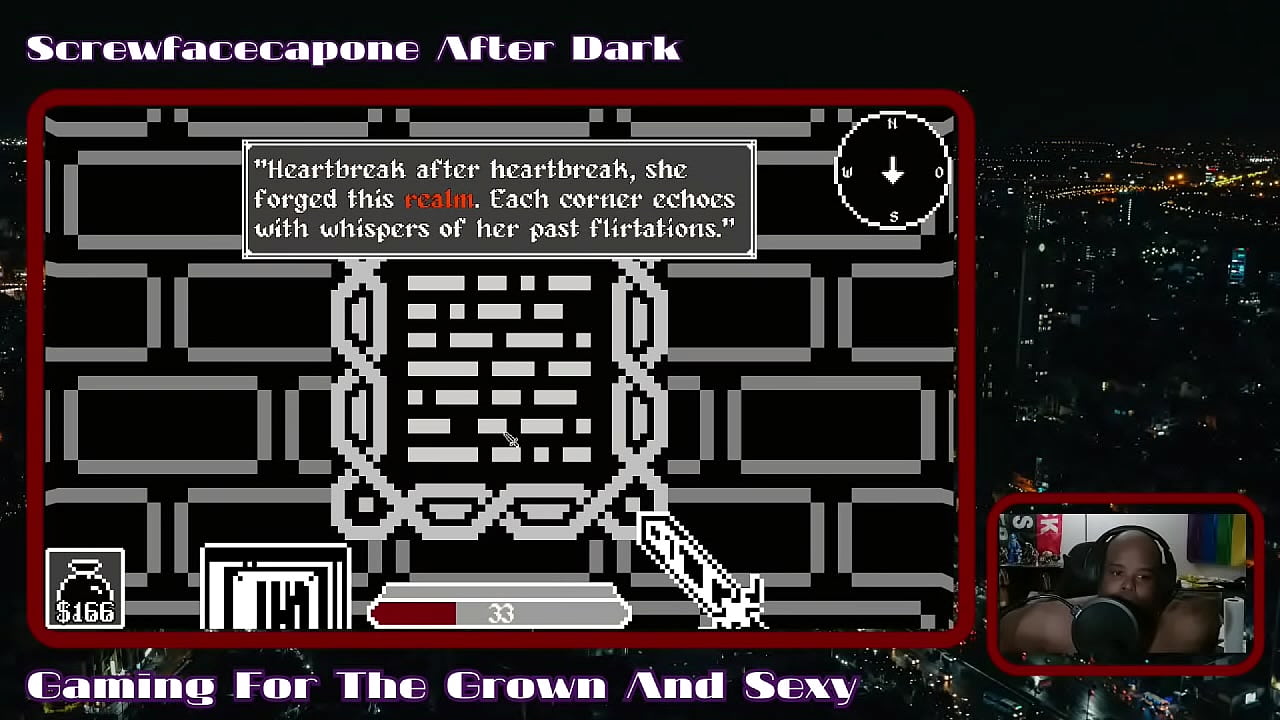This screenshot has width=1280, height=720.
Task: Click the red word realm in the dialogue
Action: click(x=440, y=199)
